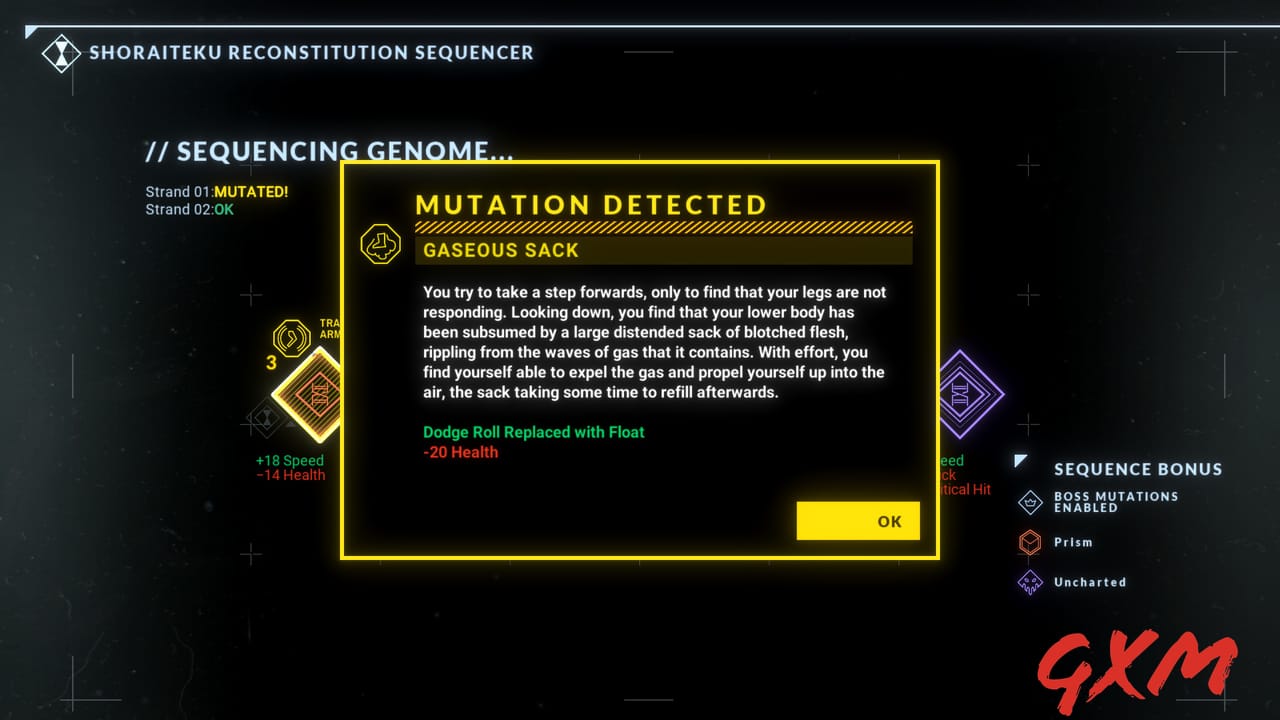This screenshot has width=1280, height=720.
Task: Click the orange cube icon next to Prism
Action: pyautogui.click(x=1030, y=542)
